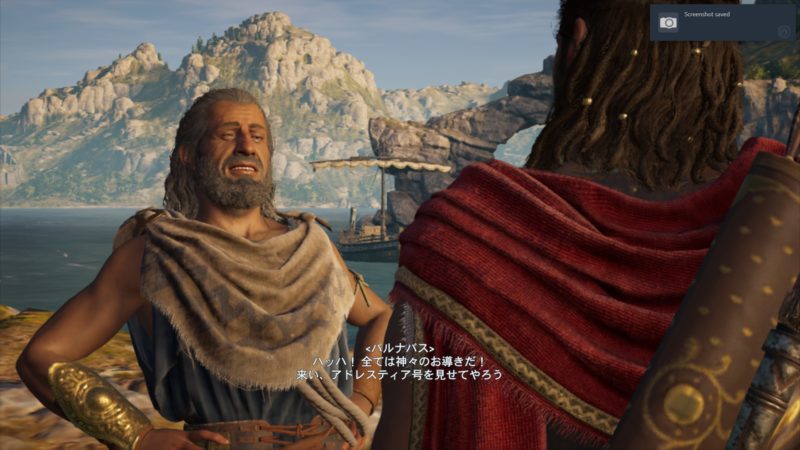Open the Screenshot saved notification
The image size is (800, 450).
click(x=722, y=22)
